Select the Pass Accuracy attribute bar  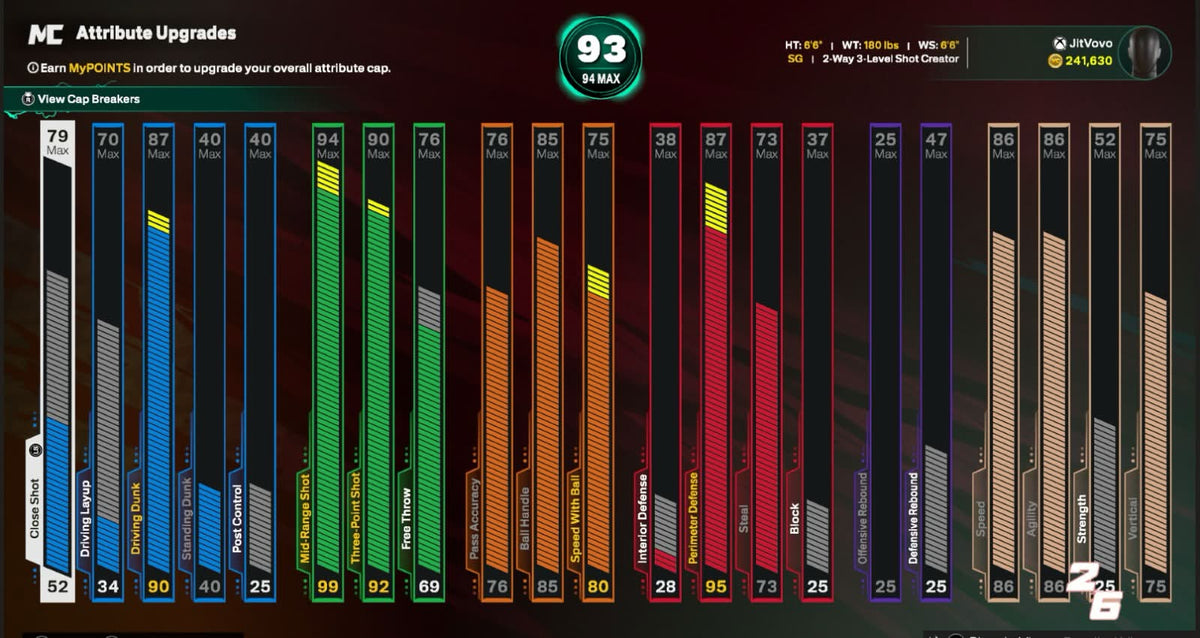point(497,360)
